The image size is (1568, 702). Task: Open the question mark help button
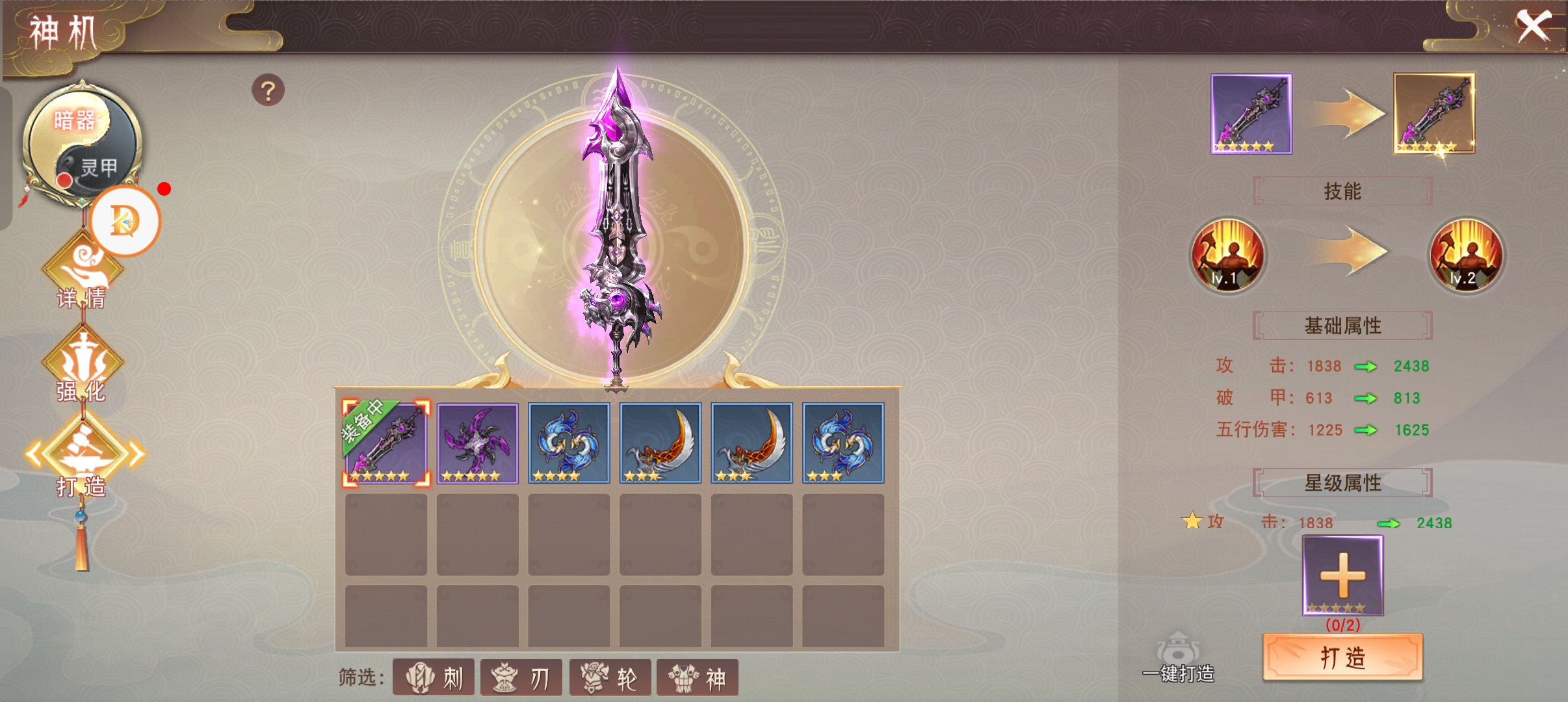[268, 90]
